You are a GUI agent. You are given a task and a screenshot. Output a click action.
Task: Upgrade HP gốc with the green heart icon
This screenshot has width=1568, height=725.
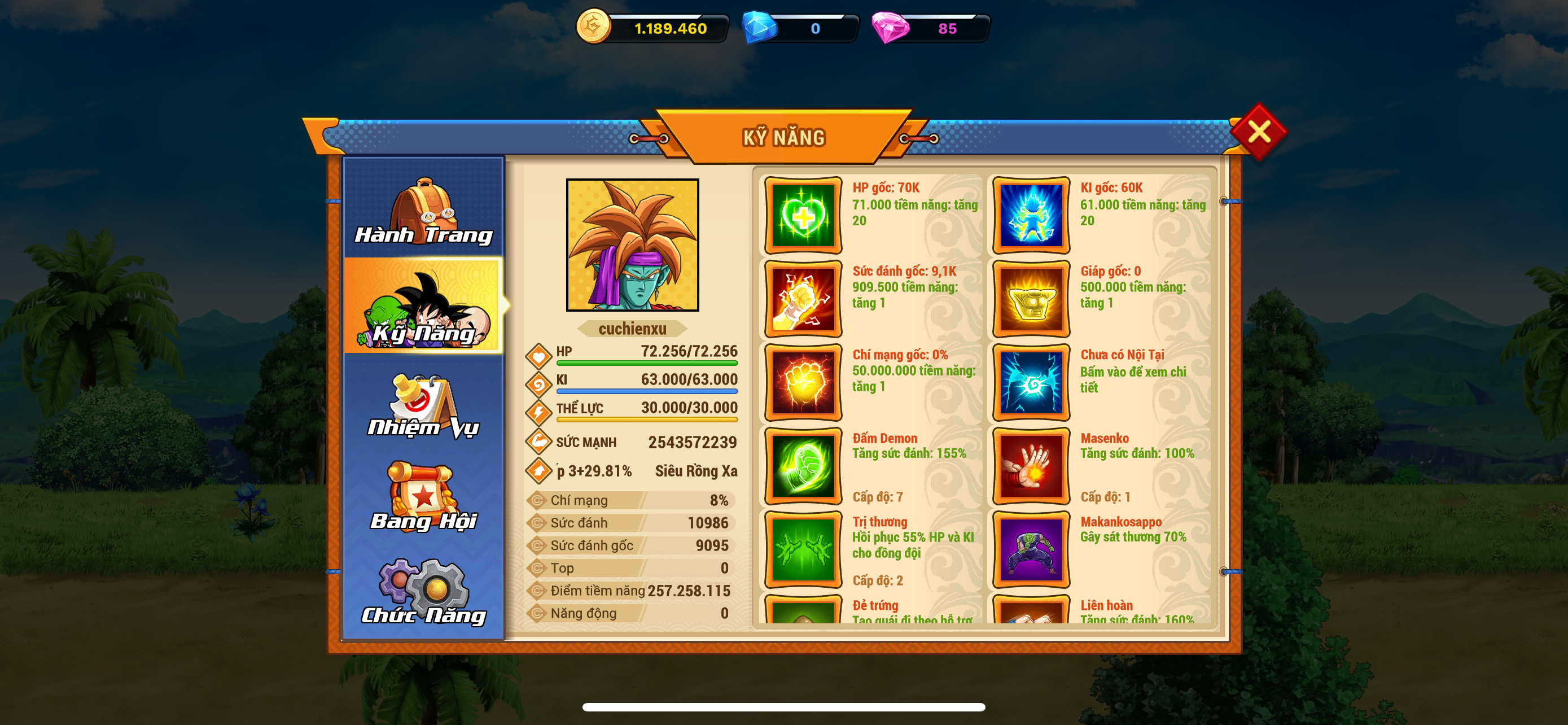click(x=803, y=216)
